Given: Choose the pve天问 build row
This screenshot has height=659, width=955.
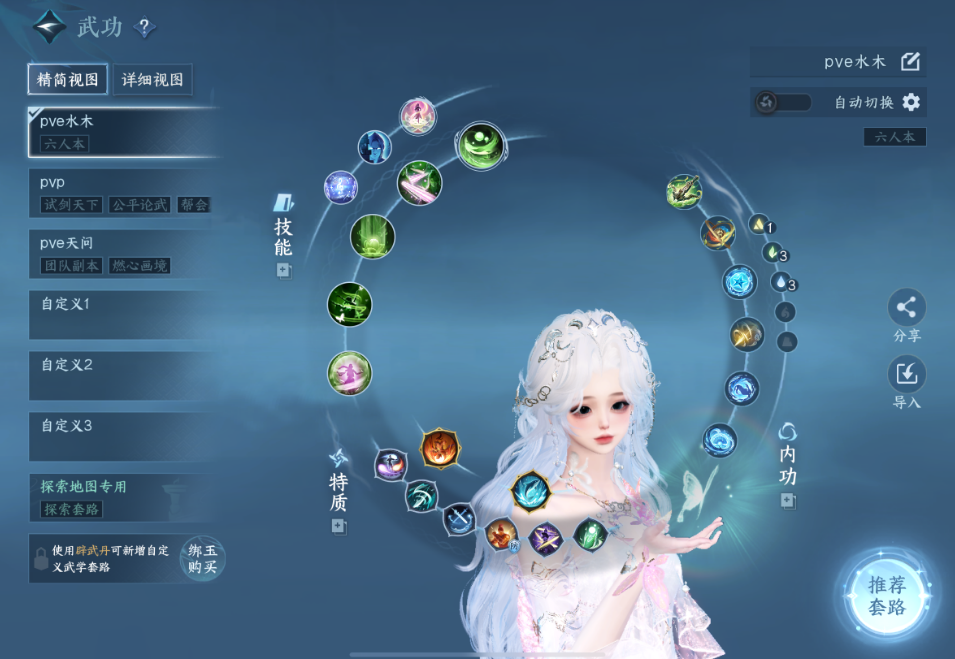Looking at the screenshot, I should 122,254.
